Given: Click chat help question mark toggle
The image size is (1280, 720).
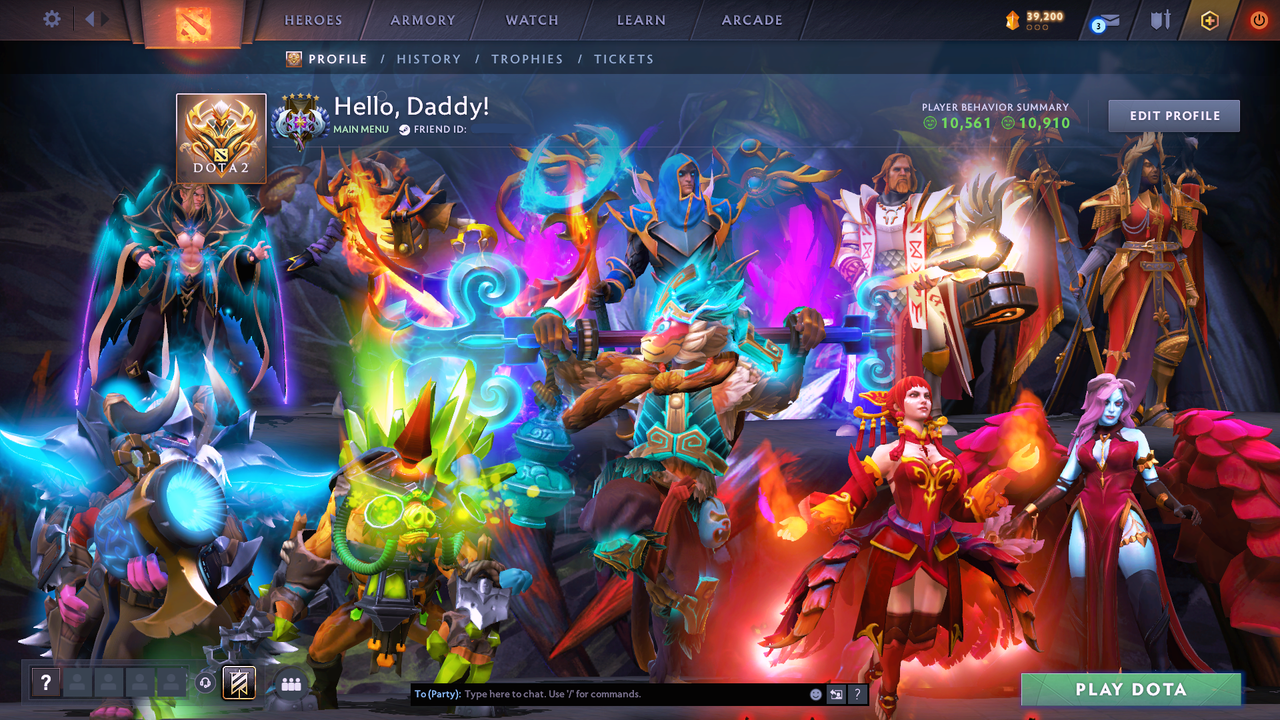Looking at the screenshot, I should [x=858, y=693].
